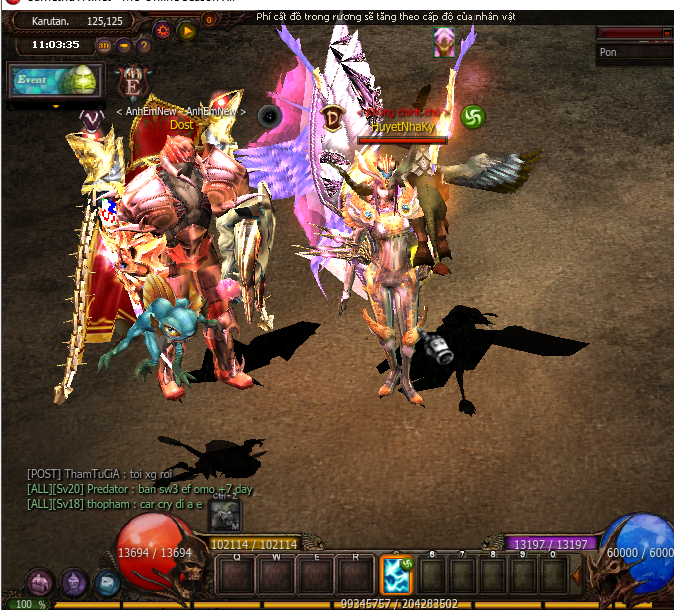Open the Event egg banner
The height and width of the screenshot is (610, 674).
(54, 82)
